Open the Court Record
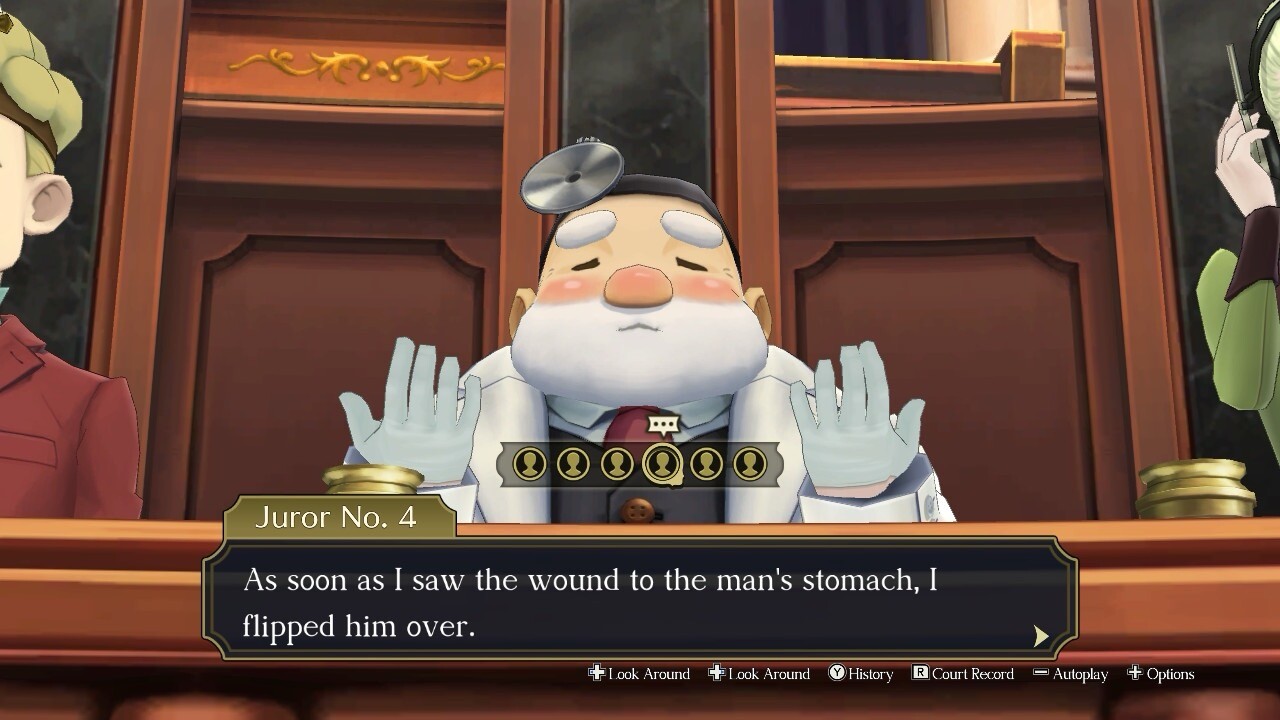 point(962,674)
